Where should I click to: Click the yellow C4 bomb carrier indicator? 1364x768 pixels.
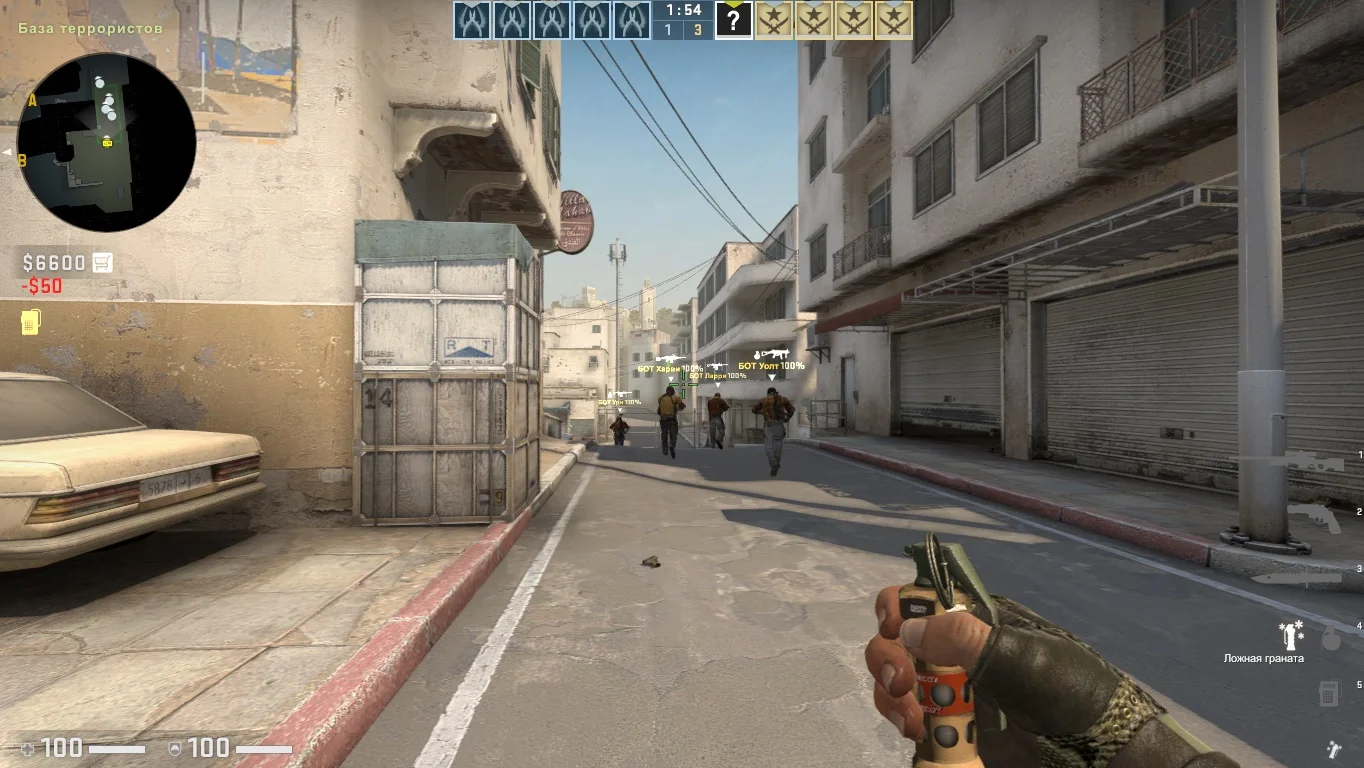[30, 322]
